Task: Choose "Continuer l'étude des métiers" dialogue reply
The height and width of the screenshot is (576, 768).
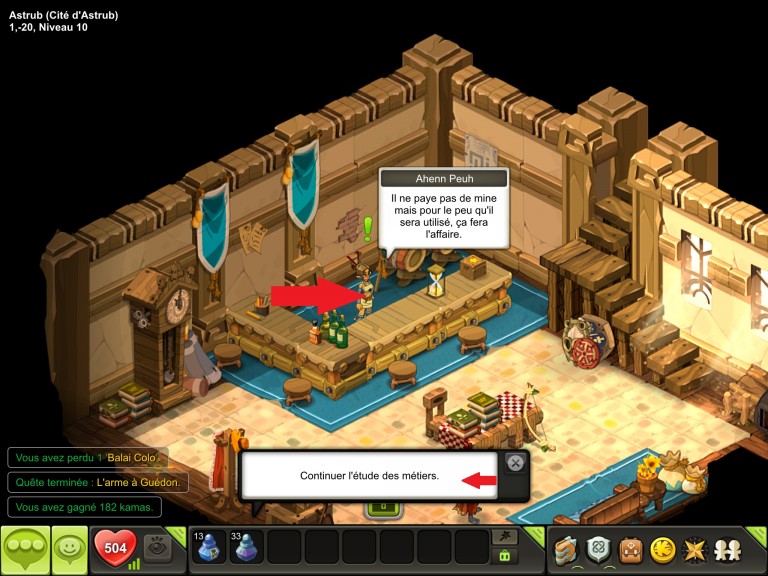Action: (370, 475)
